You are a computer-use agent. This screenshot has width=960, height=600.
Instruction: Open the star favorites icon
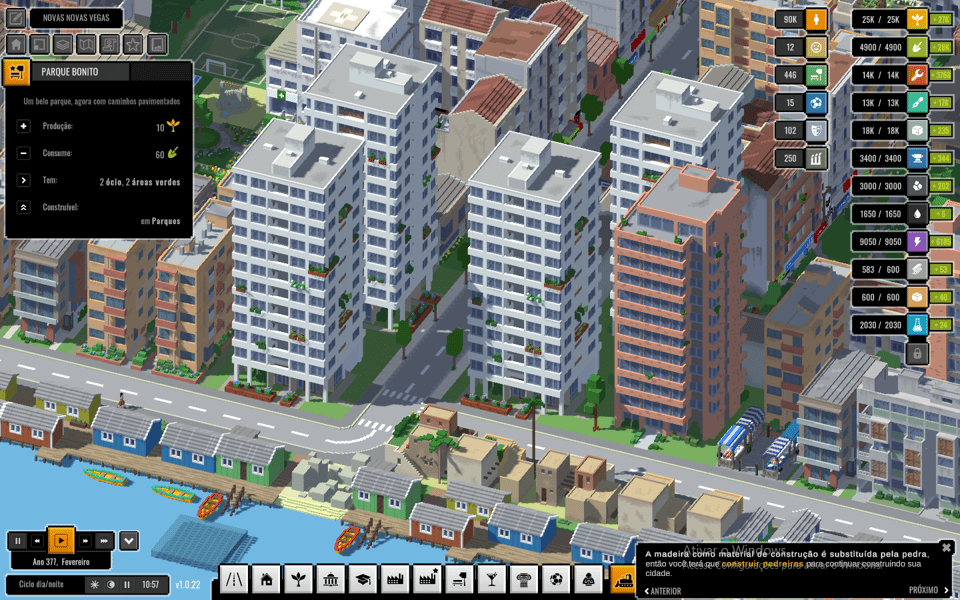point(133,44)
